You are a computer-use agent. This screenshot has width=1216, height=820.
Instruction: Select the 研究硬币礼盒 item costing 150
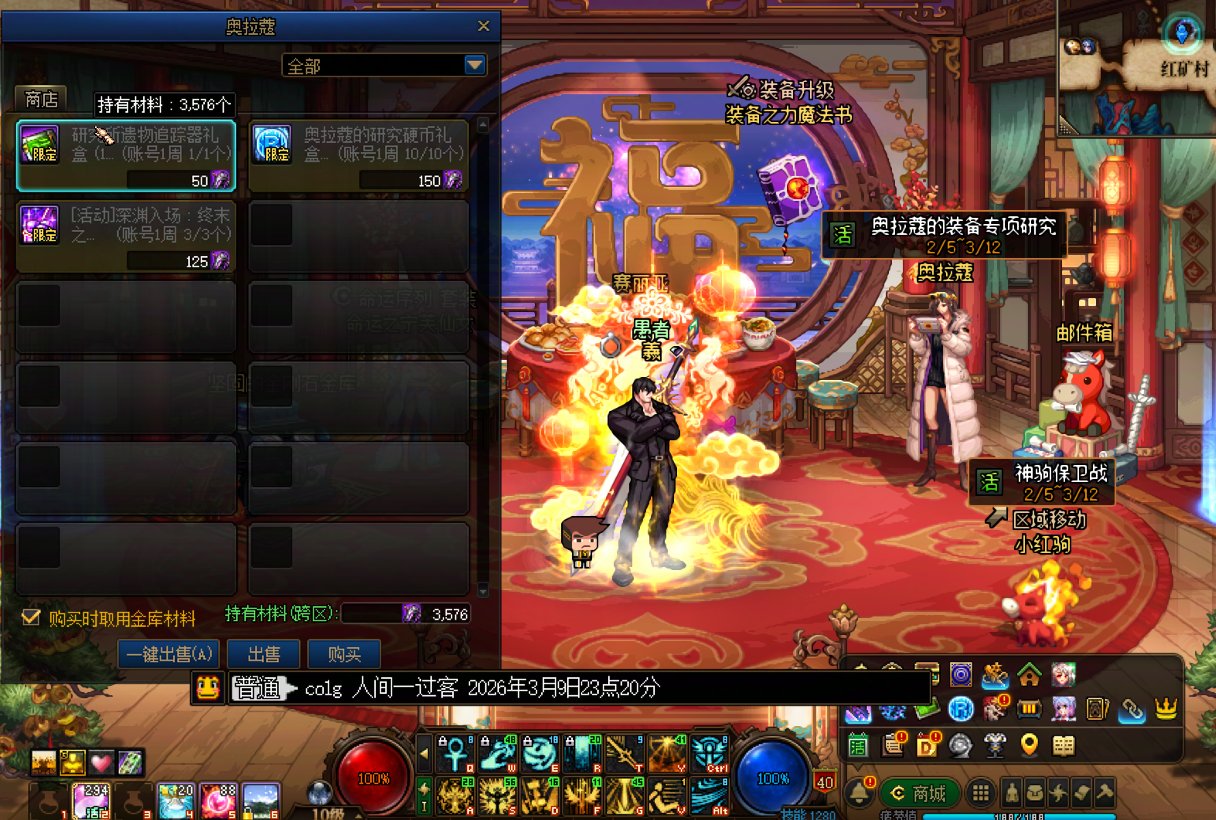pos(358,156)
